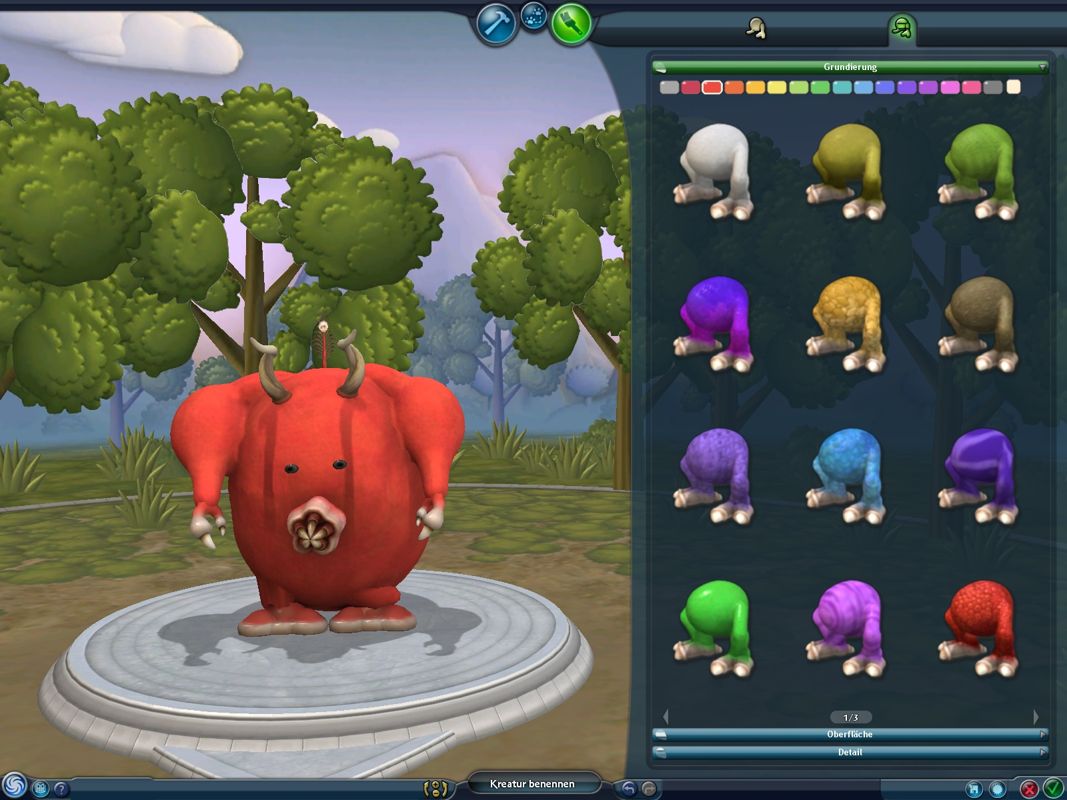Viewport: 1067px width, 800px height.
Task: Go to the next pattern page arrow
Action: coord(1036,717)
